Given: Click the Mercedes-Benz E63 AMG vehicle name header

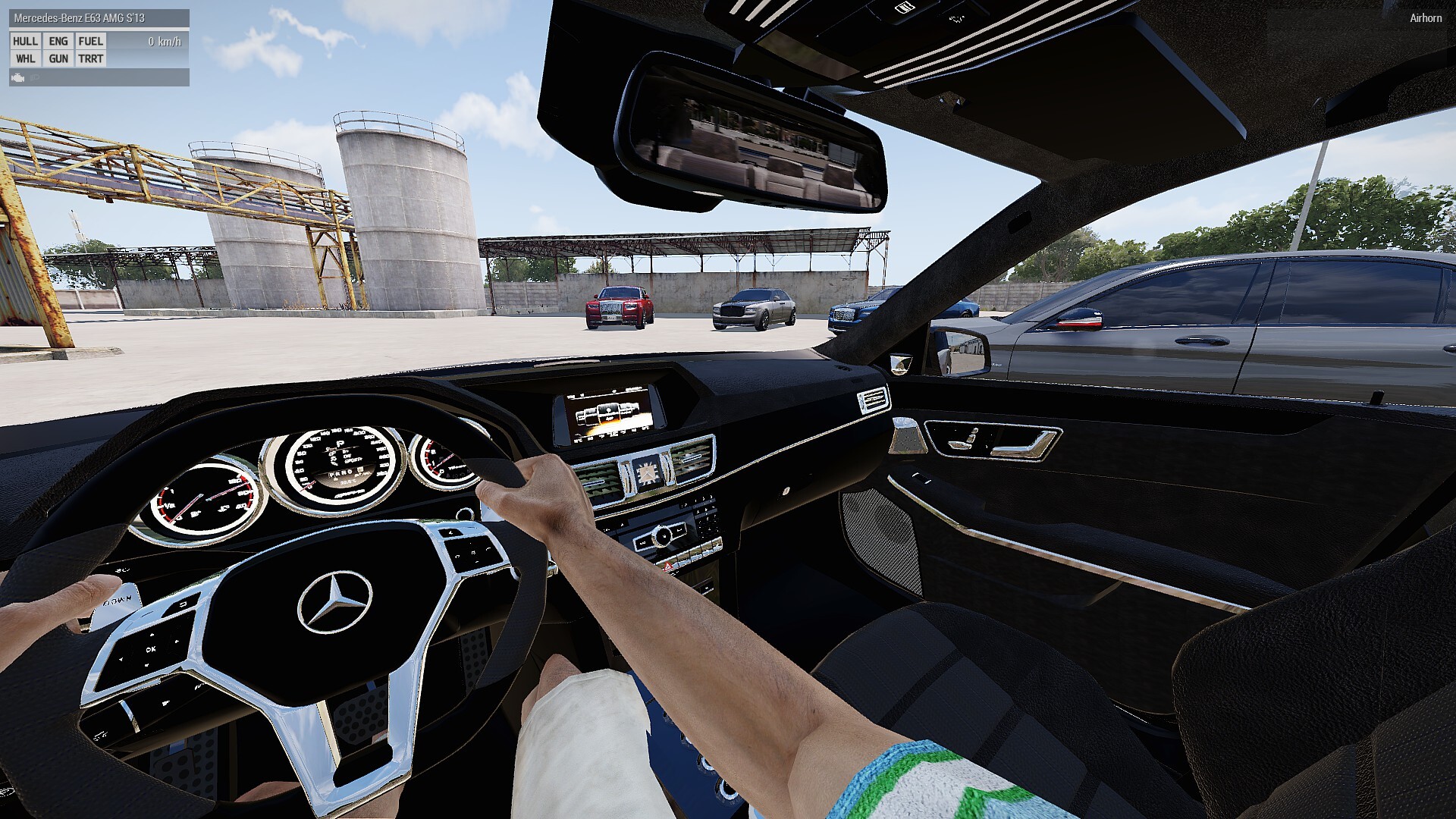Looking at the screenshot, I should click(x=79, y=17).
